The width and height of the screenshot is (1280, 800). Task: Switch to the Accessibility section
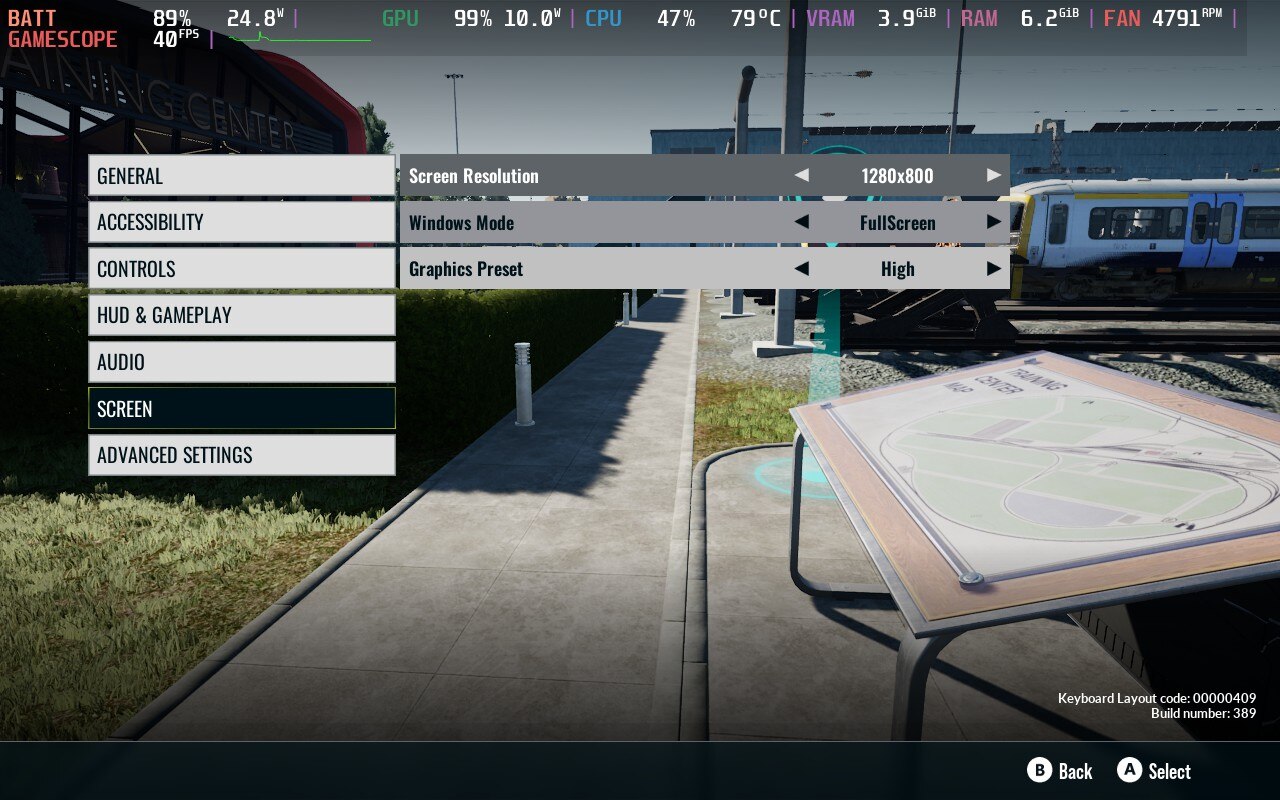(x=241, y=222)
